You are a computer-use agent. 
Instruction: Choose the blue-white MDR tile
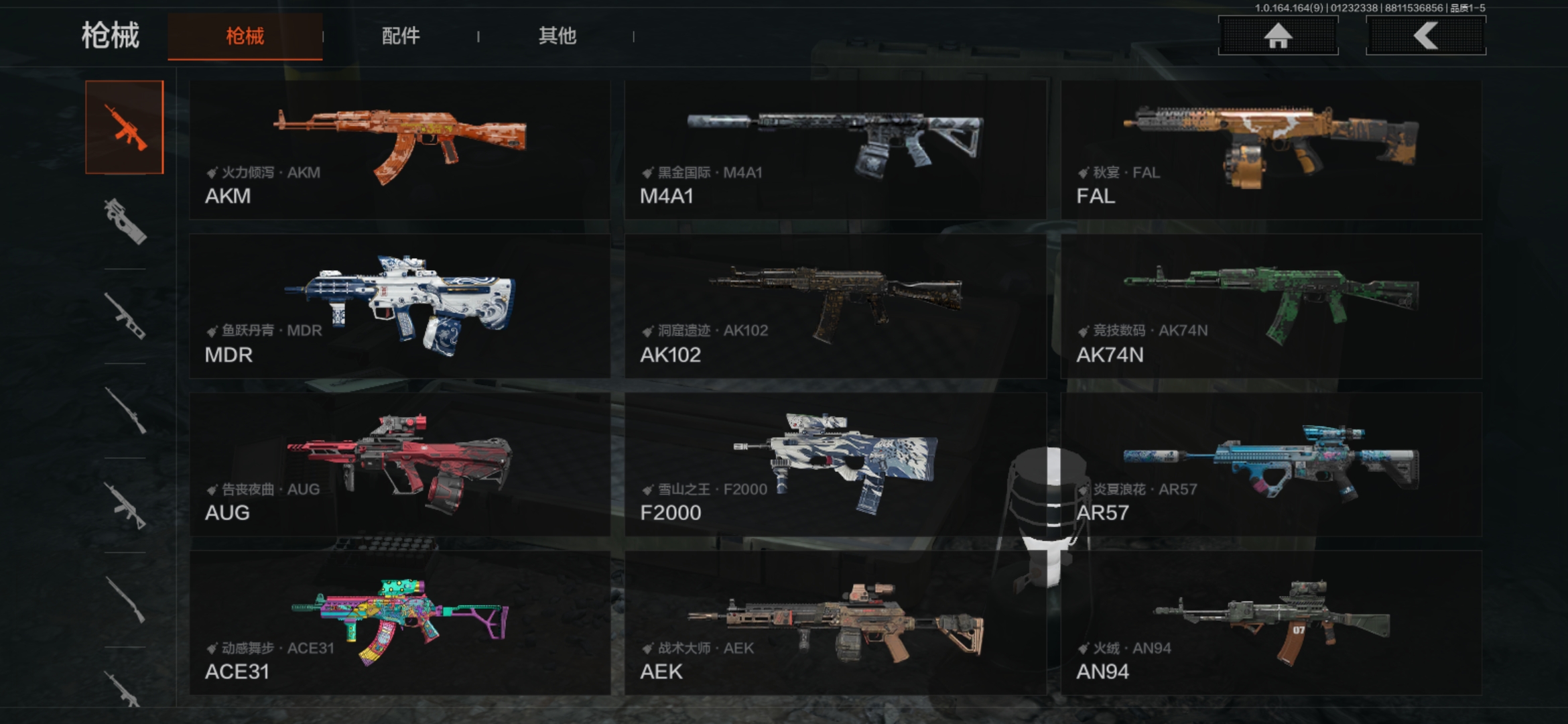point(399,306)
